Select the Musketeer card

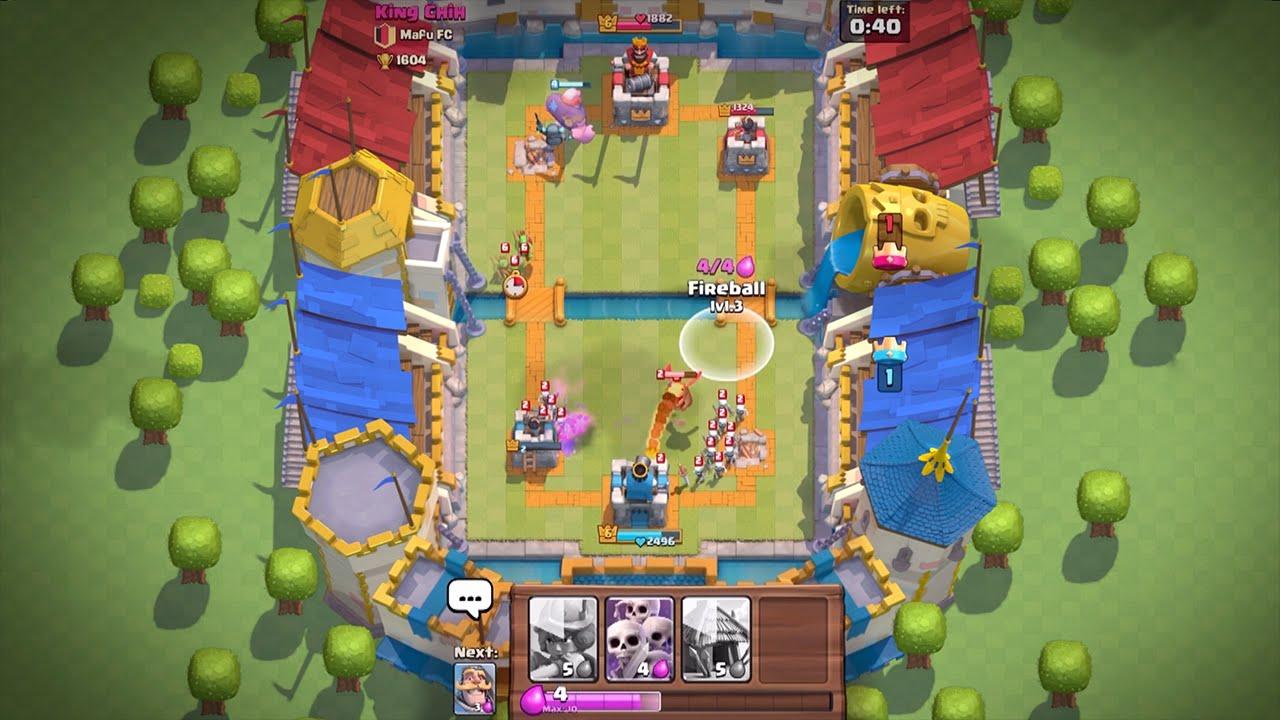pos(563,640)
